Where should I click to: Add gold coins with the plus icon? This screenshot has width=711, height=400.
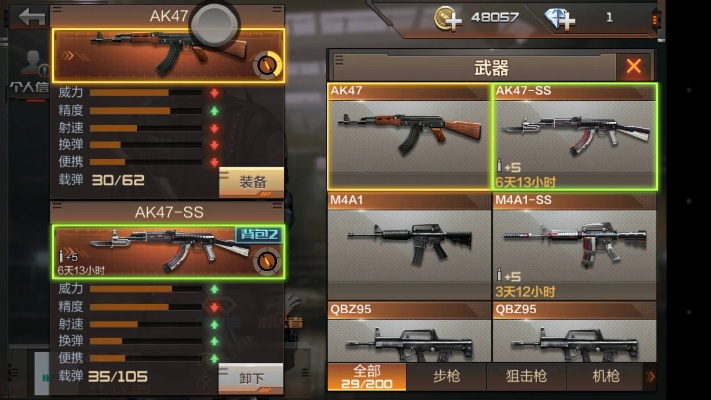(449, 18)
